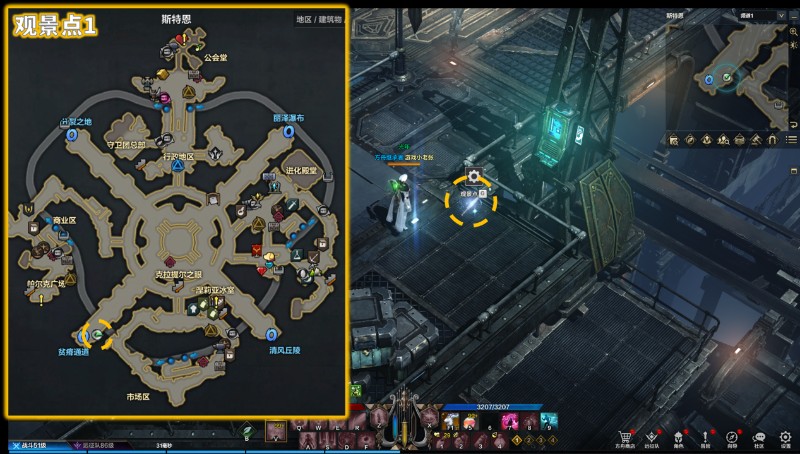Screen dimensions: 800x454
Task: Click the arch-shaped icon below the minimap
Action: [x=771, y=140]
